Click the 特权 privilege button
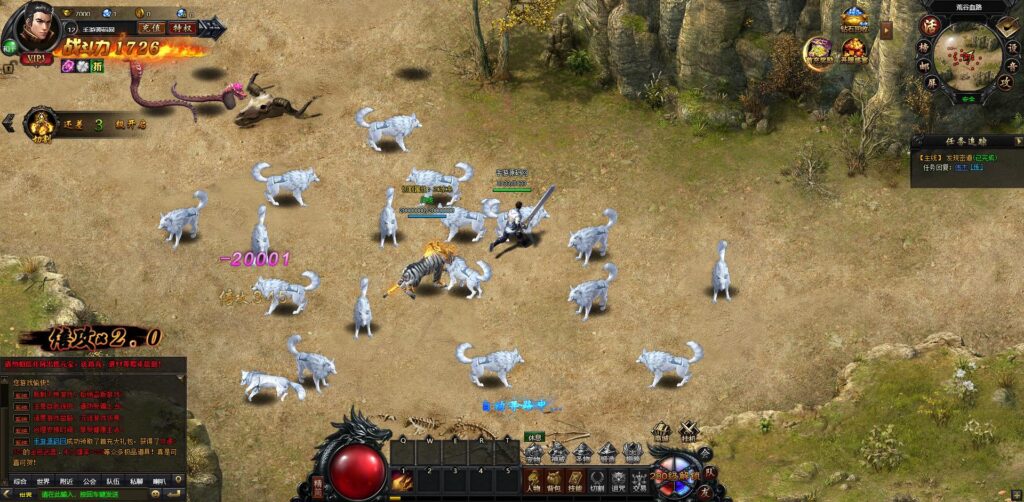This screenshot has height=502, width=1024. pos(181,28)
